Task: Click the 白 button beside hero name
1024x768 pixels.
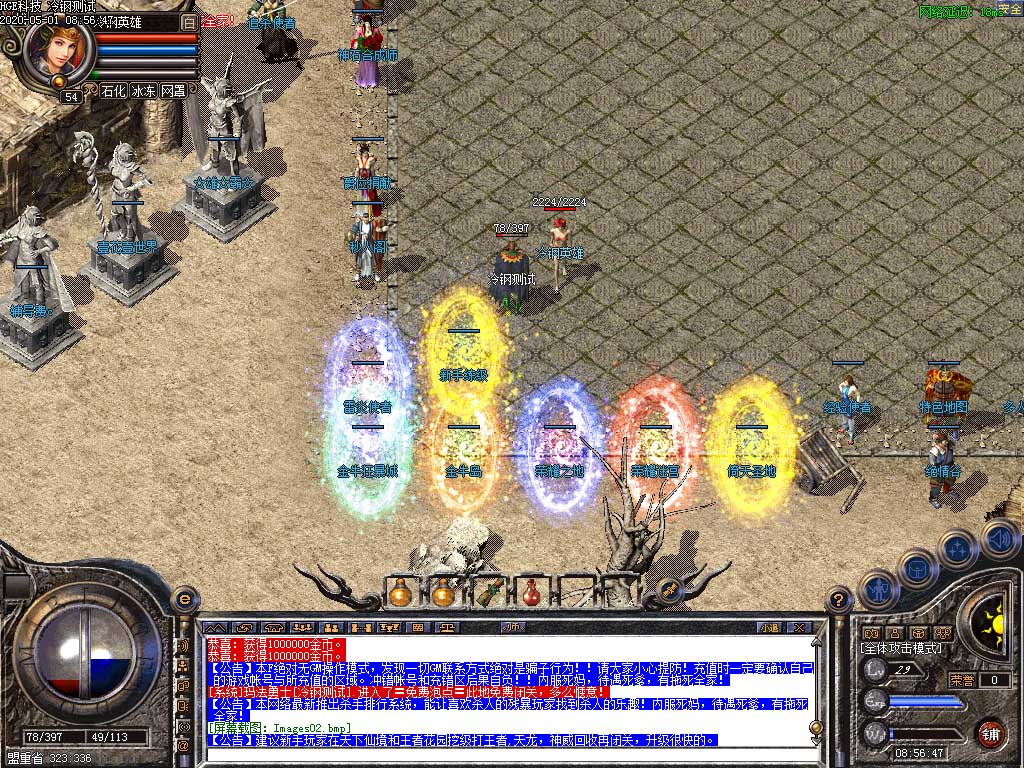Action: pyautogui.click(x=190, y=22)
